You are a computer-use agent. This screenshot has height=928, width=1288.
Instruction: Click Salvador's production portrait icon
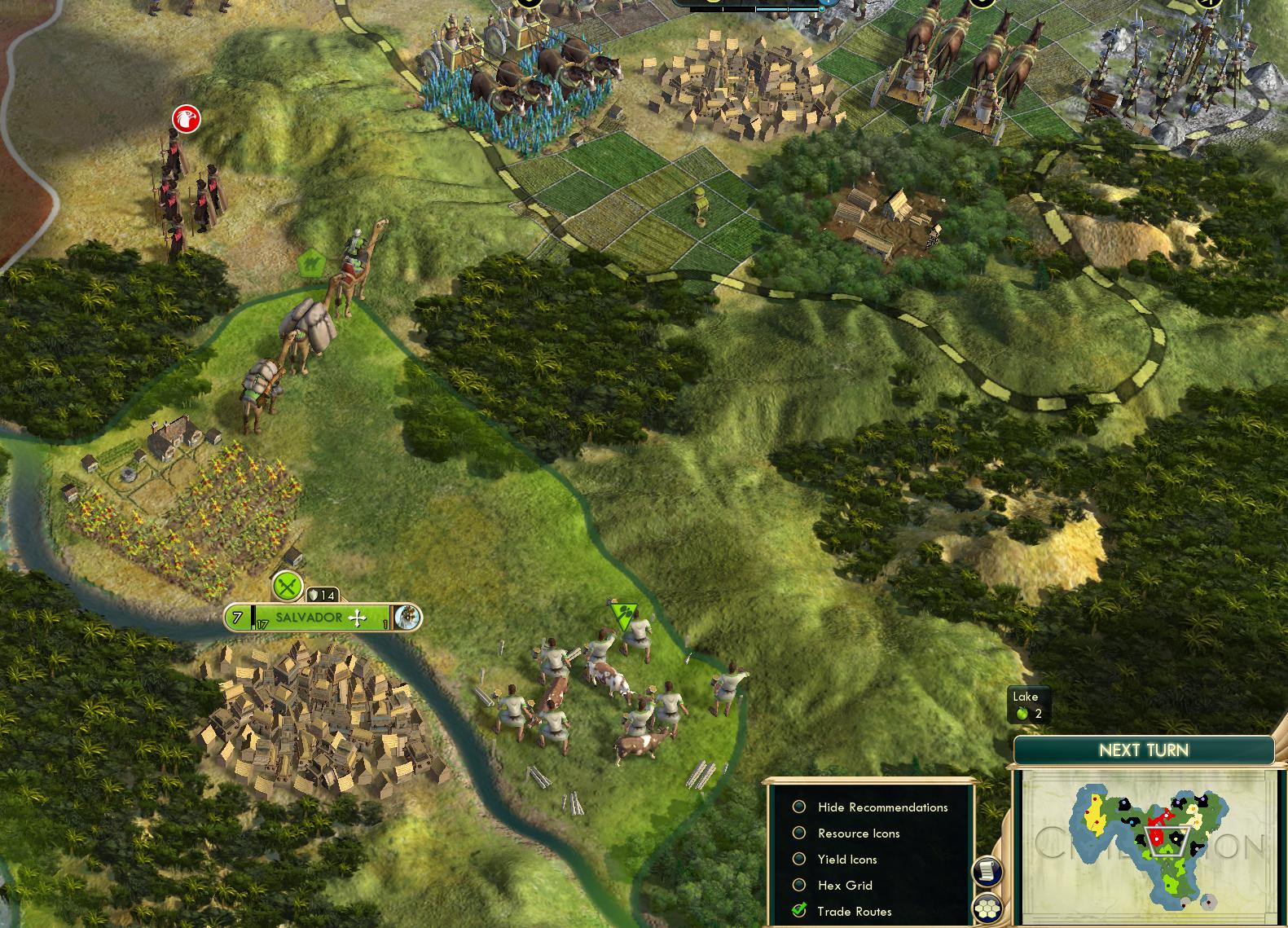coord(407,618)
